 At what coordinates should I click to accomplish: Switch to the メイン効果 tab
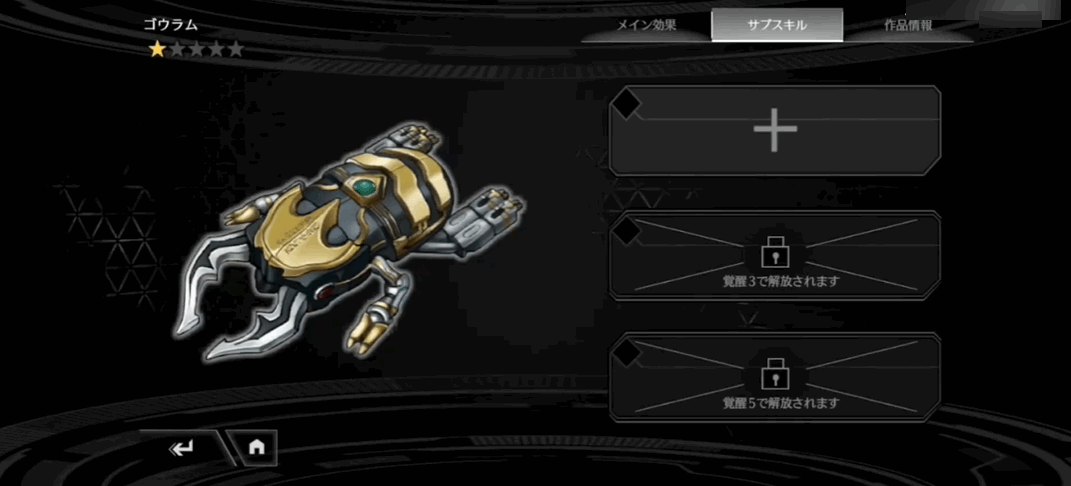(x=646, y=25)
